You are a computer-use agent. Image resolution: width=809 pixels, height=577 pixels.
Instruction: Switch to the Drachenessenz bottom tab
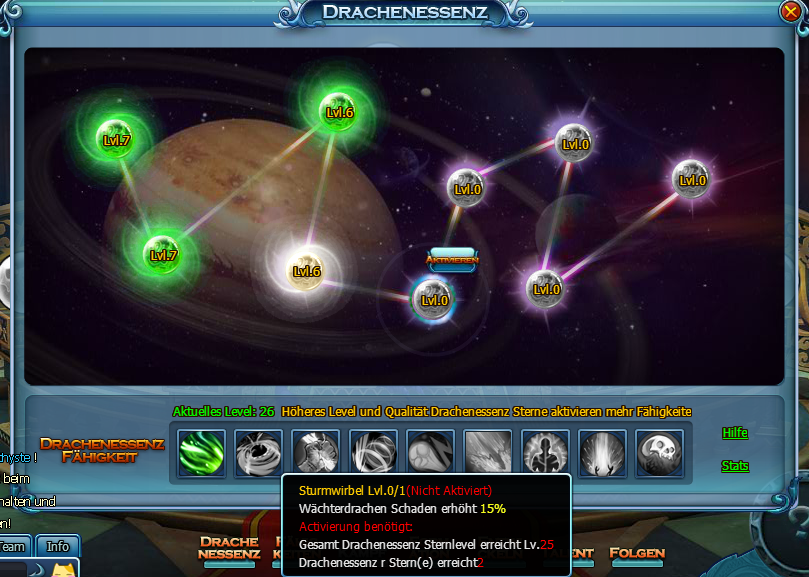pyautogui.click(x=229, y=548)
